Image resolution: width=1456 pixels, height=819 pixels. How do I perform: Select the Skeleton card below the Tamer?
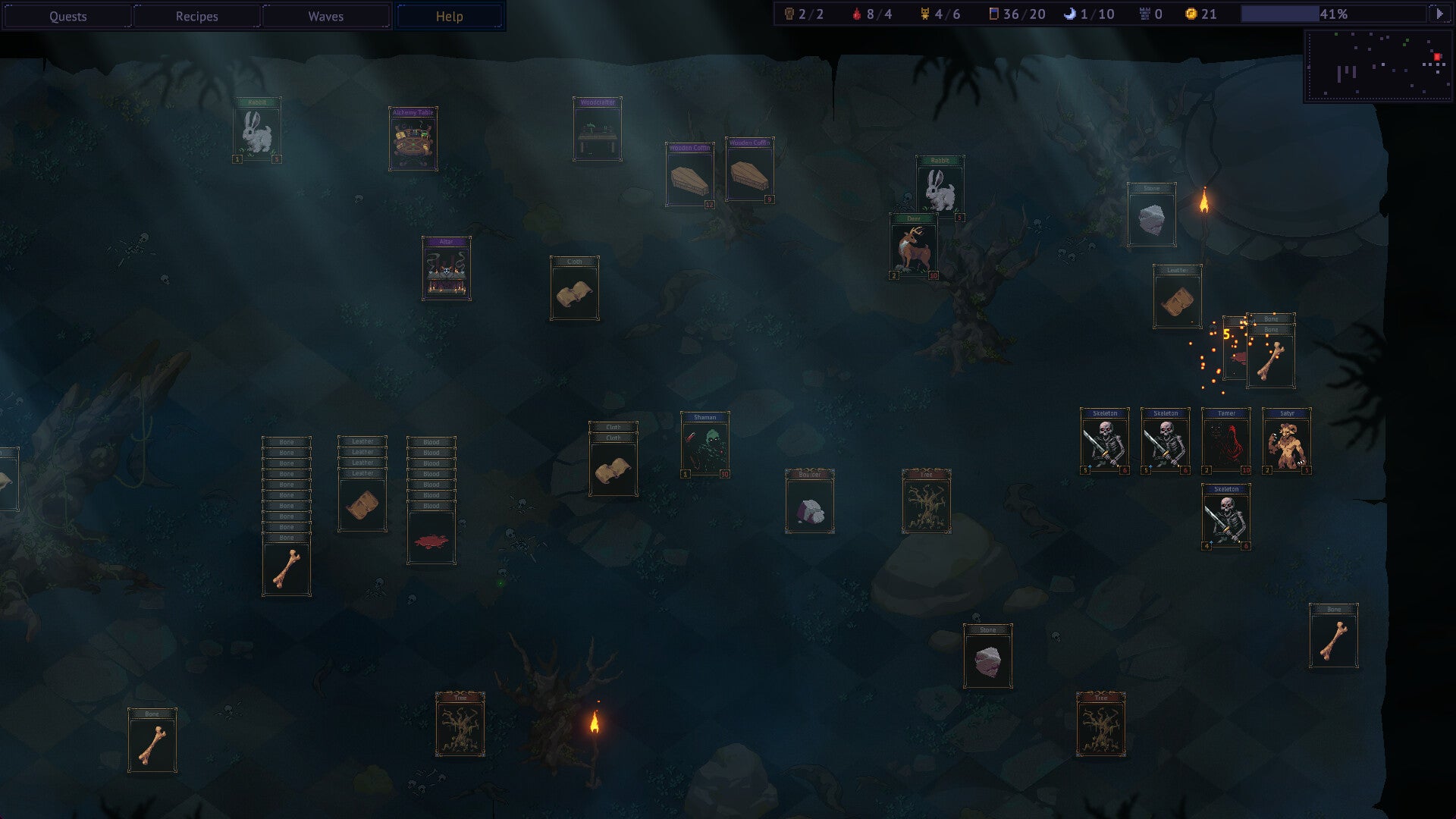pyautogui.click(x=1225, y=517)
